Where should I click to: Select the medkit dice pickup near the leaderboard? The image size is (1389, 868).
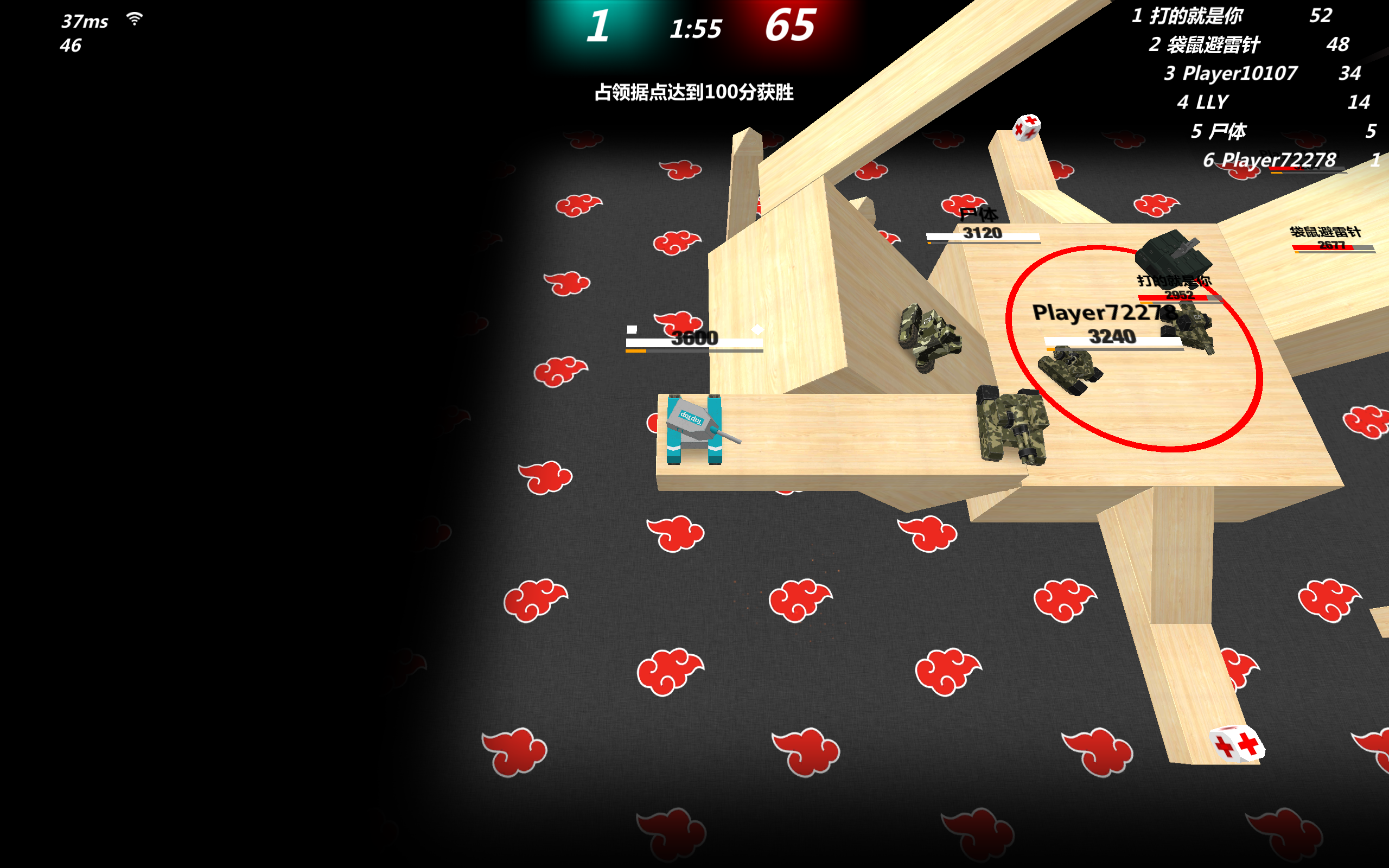[x=1027, y=127]
